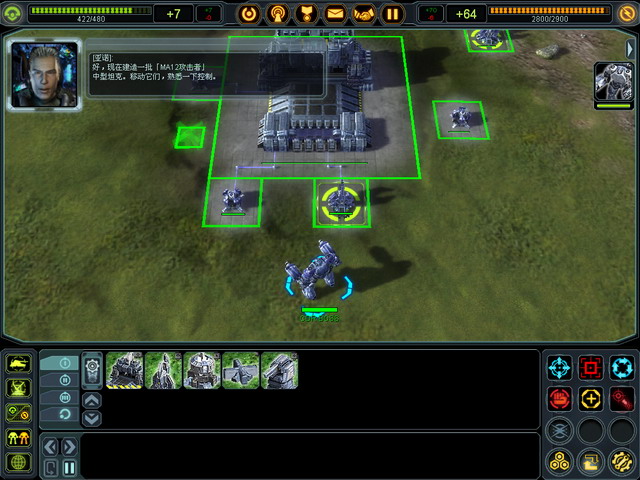Image resolution: width=640 pixels, height=480 pixels.
Task: Select the factory build icon with hazard stripes
Action: point(124,370)
